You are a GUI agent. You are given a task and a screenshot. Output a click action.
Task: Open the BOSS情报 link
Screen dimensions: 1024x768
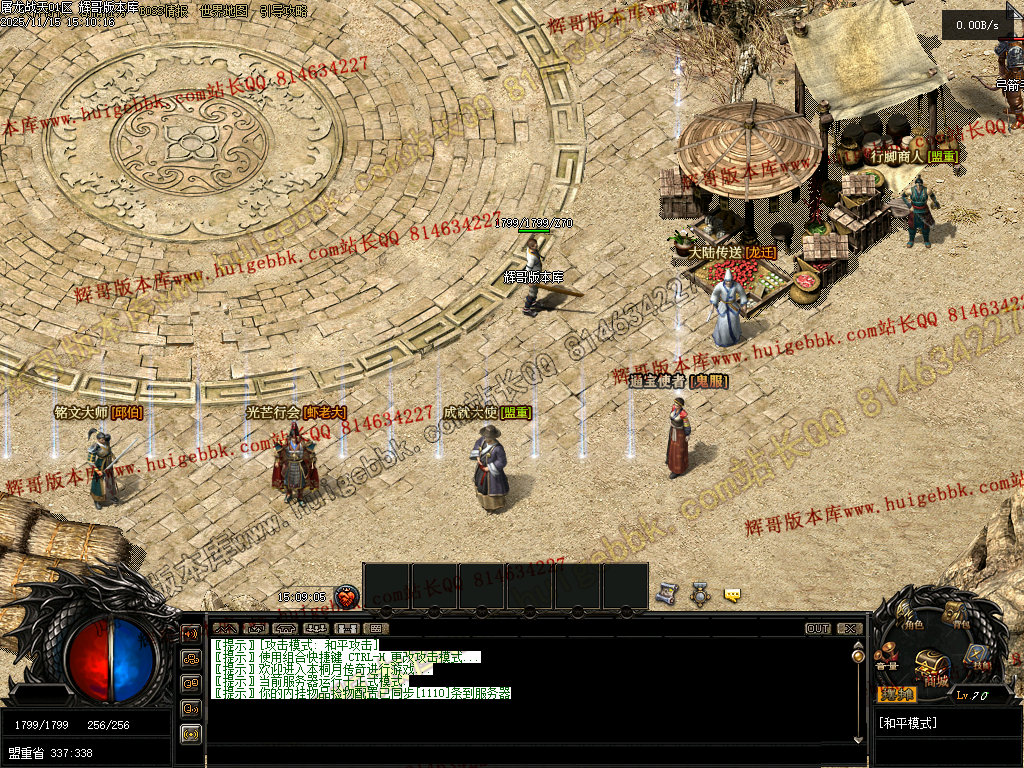coord(166,11)
